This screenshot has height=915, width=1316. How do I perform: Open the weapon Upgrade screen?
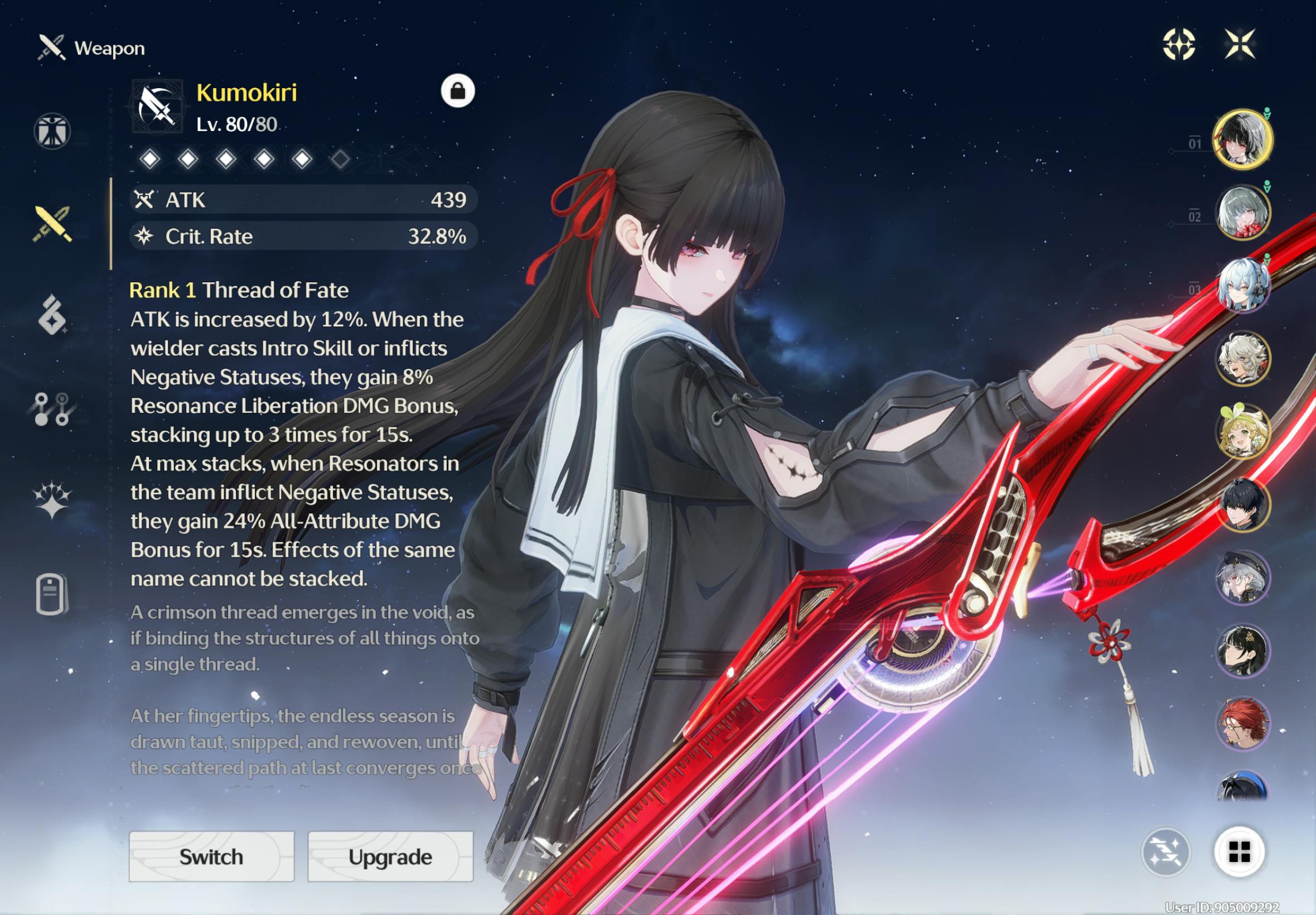coord(390,856)
